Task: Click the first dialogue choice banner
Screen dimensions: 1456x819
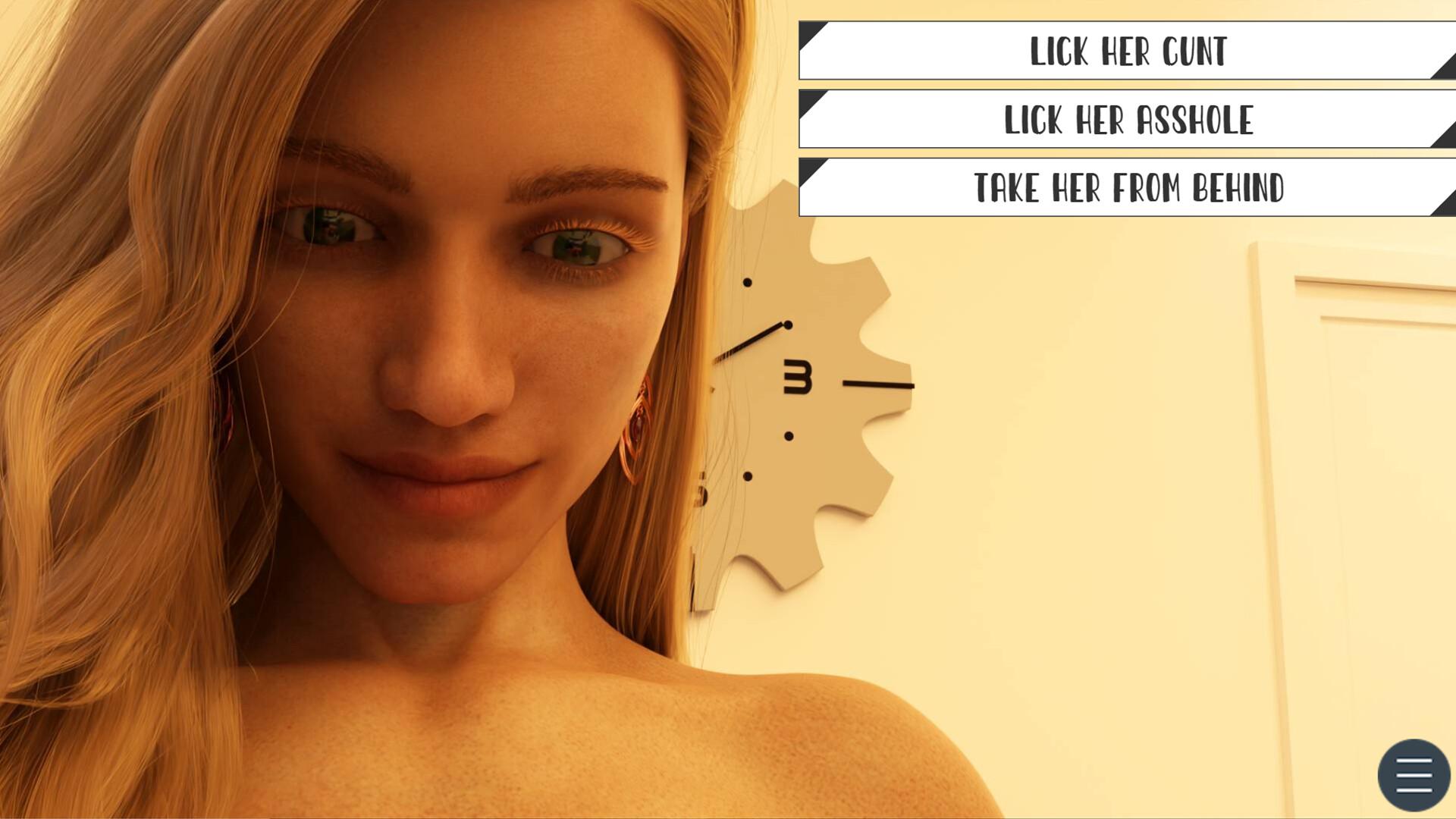Action: [x=1127, y=52]
